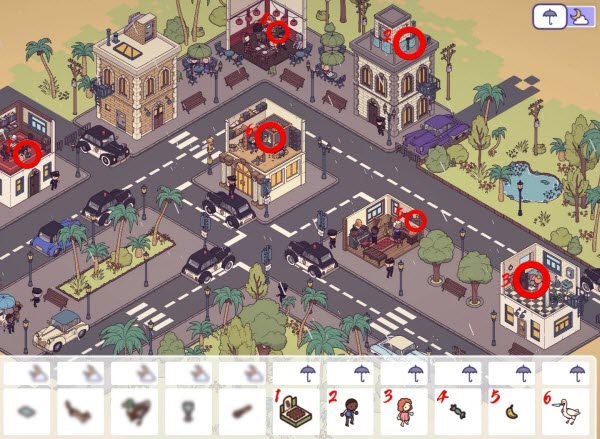Image resolution: width=600 pixels, height=439 pixels.
Task: Choose the red-haired girl target numbered 3
Action: (x=406, y=410)
